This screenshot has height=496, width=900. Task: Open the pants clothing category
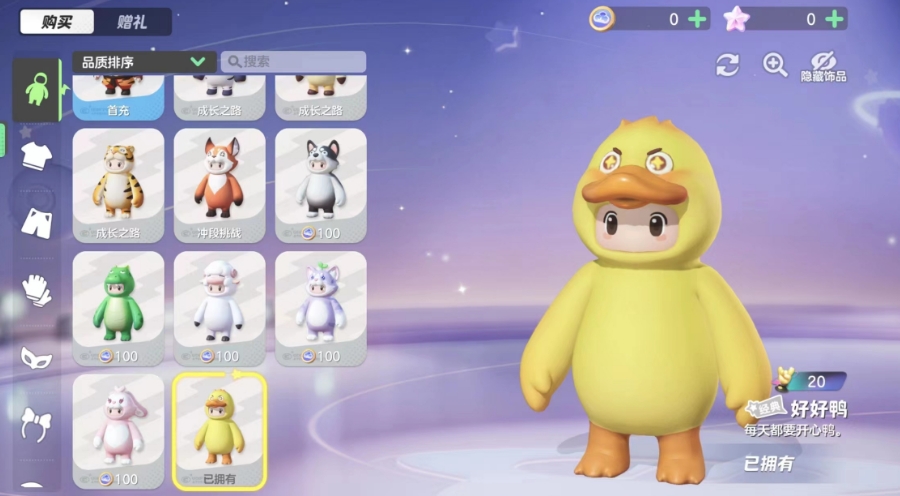36,222
